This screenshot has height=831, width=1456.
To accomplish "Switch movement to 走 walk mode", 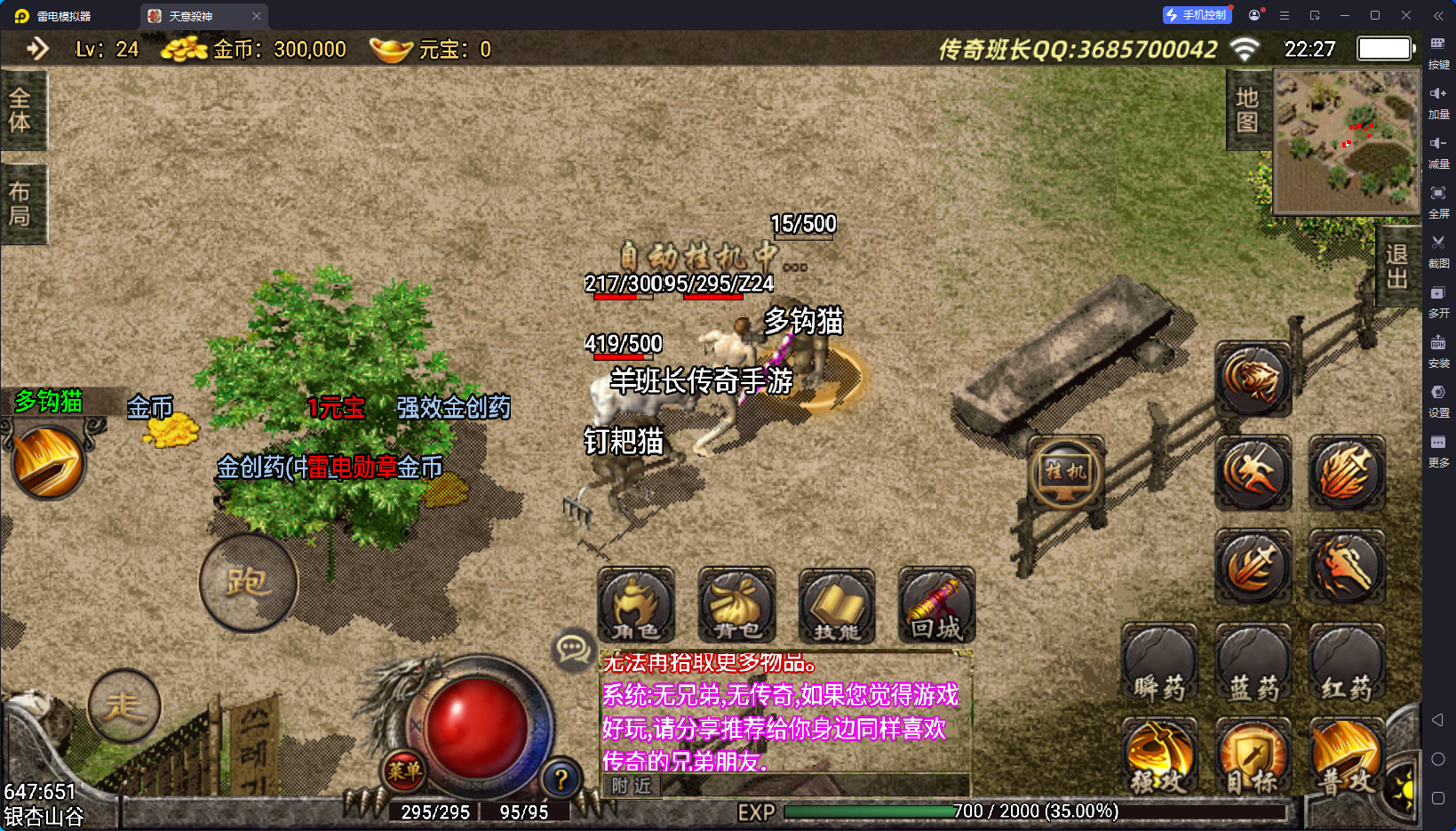I will click(x=124, y=707).
